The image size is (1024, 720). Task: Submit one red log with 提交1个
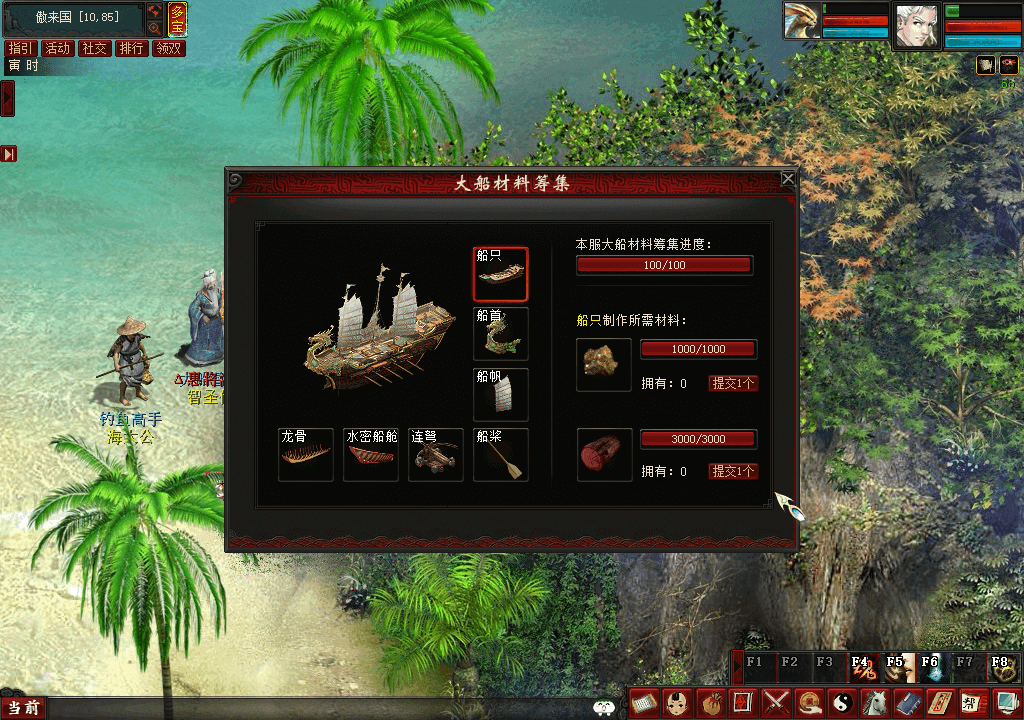tap(733, 471)
